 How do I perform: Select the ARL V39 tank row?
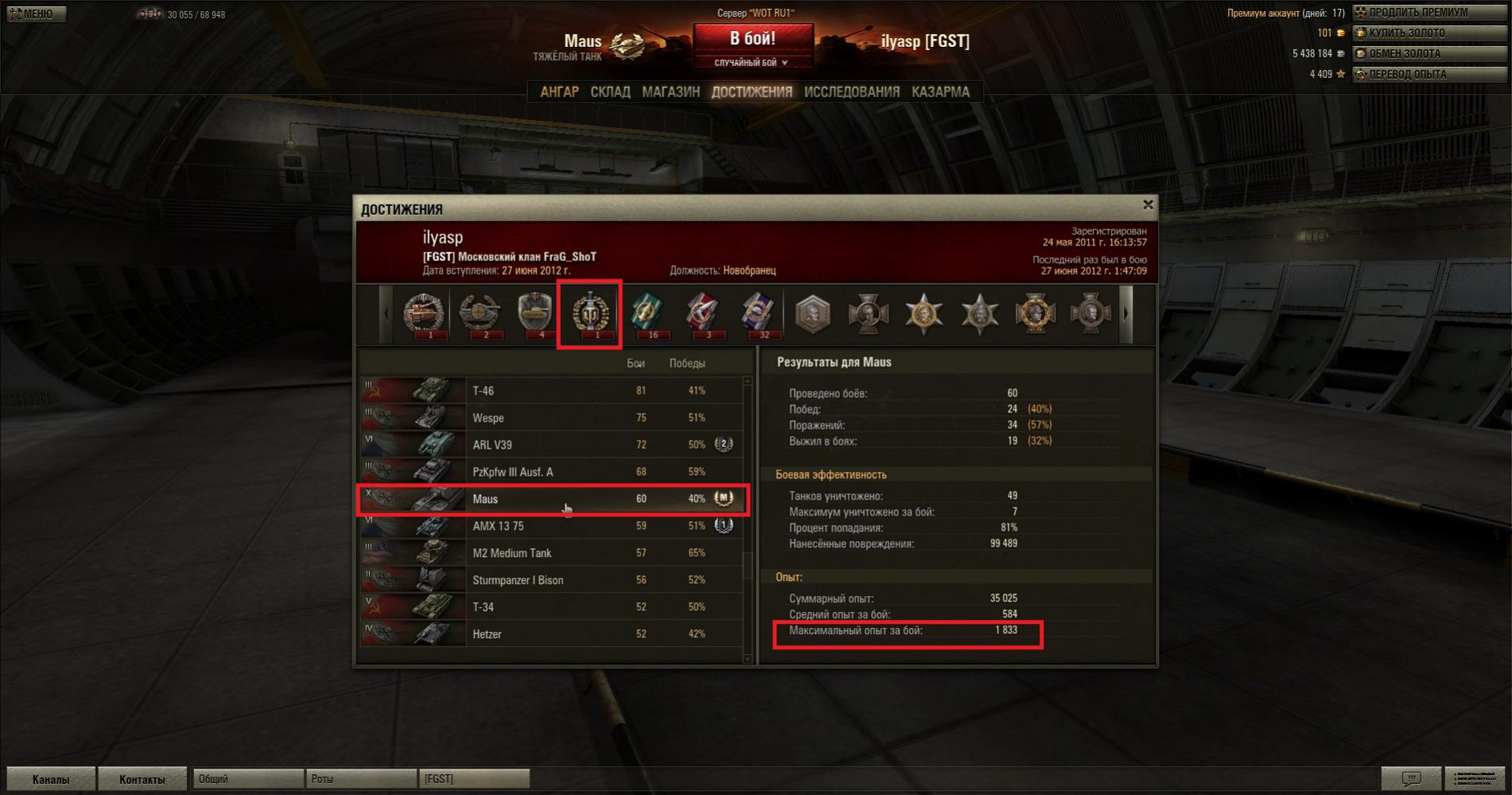coord(549,445)
